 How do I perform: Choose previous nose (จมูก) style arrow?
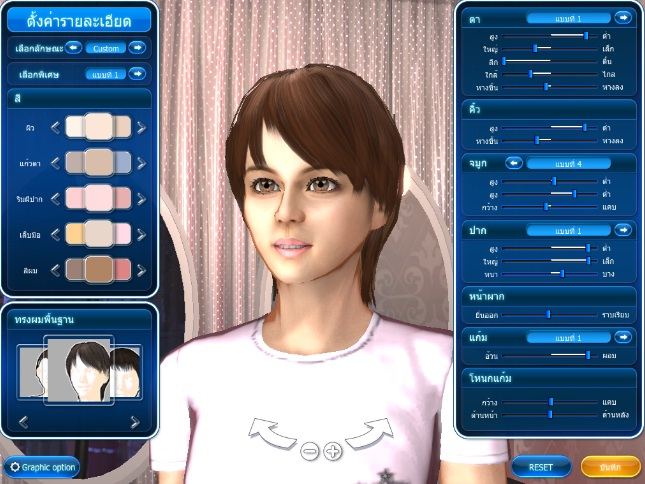(514, 162)
